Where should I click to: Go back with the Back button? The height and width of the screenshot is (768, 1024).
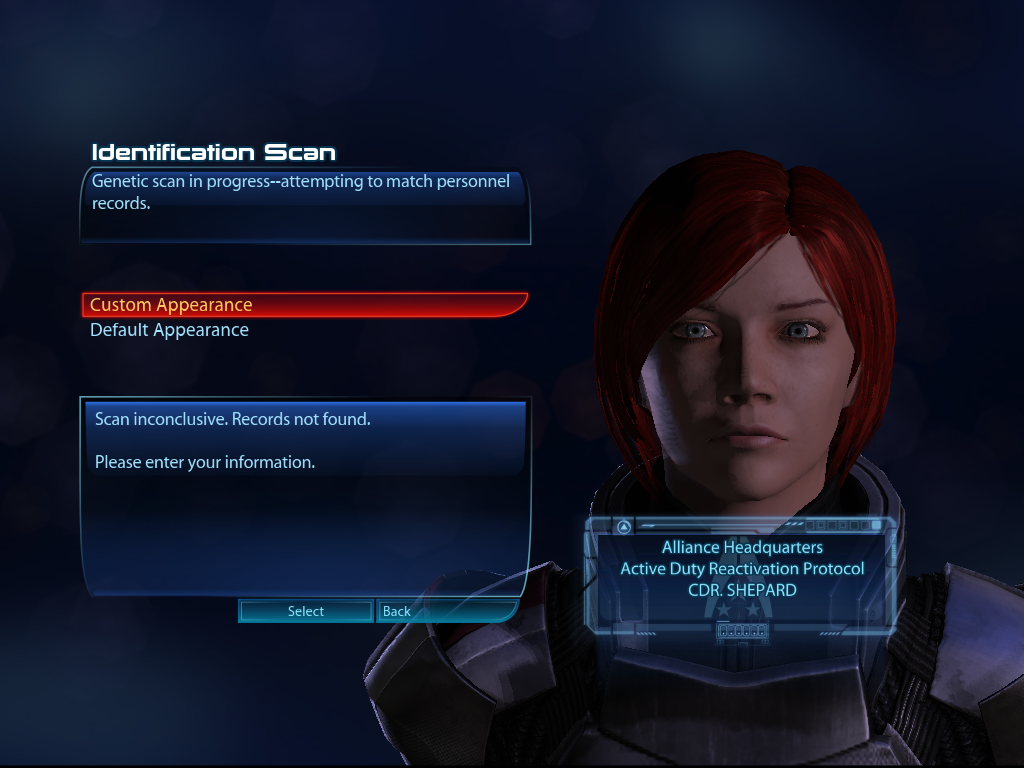tap(397, 611)
